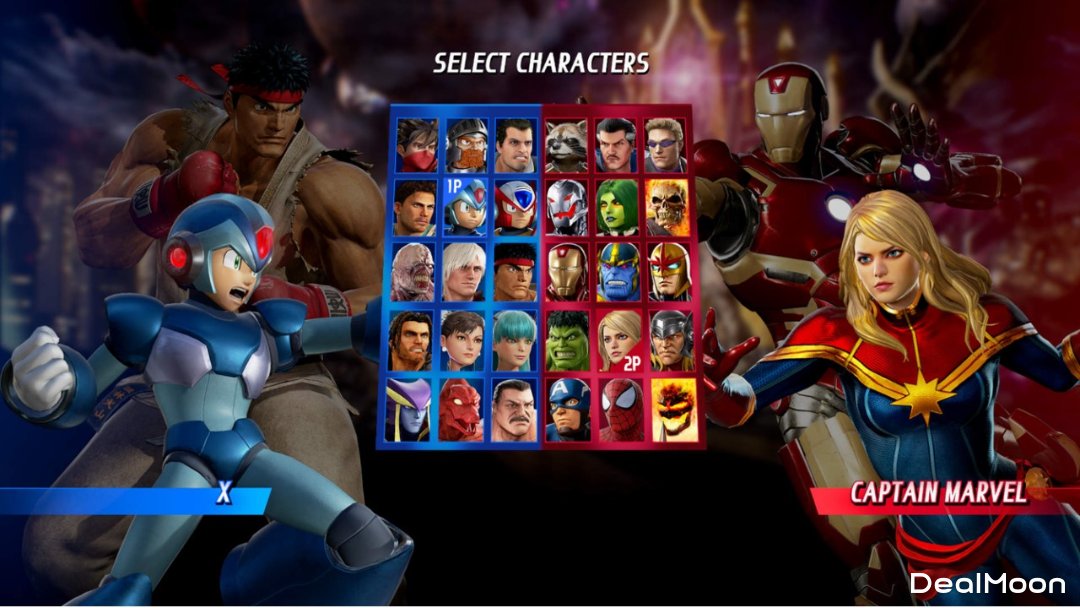1080x608 pixels.
Task: Select Thanos in the roster
Action: coord(619,272)
